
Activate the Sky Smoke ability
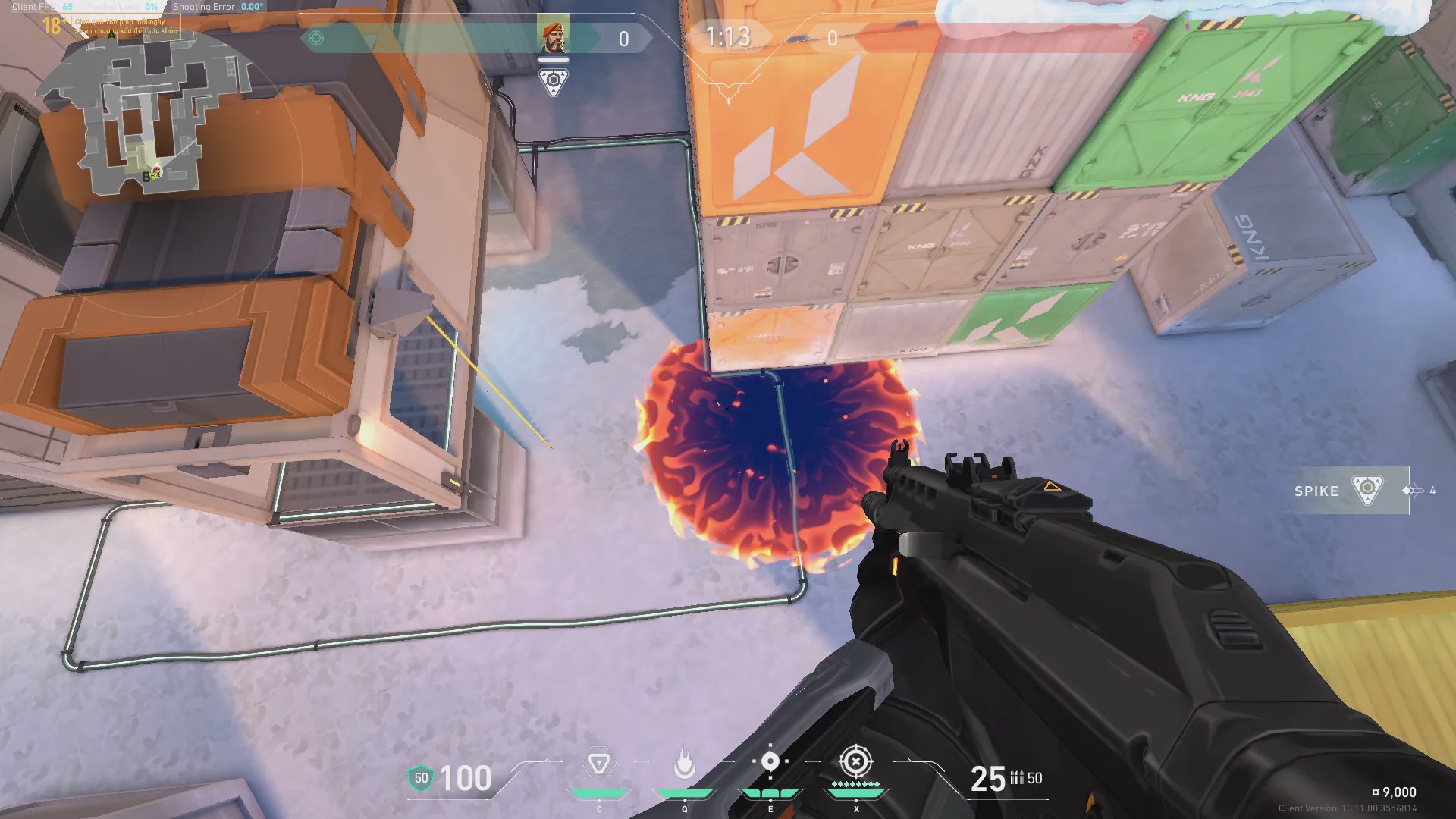pos(770,762)
